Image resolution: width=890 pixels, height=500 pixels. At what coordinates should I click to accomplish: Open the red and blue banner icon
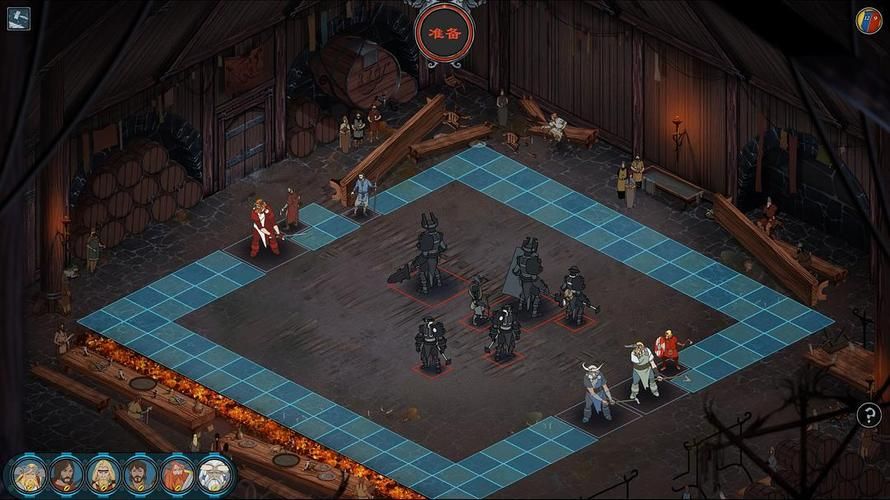pos(868,20)
